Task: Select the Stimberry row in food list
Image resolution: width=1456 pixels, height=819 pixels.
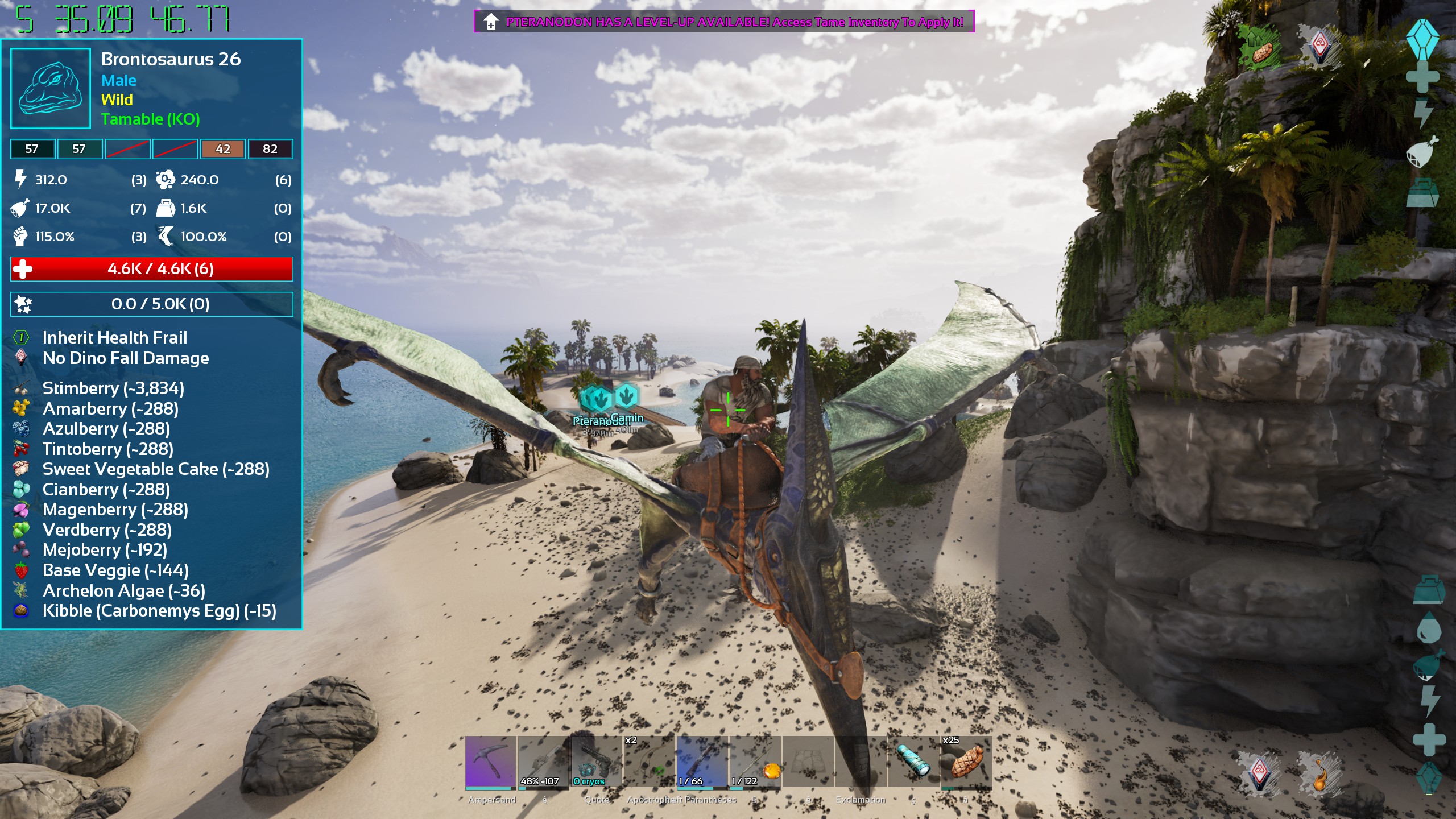Action: pyautogui.click(x=113, y=388)
